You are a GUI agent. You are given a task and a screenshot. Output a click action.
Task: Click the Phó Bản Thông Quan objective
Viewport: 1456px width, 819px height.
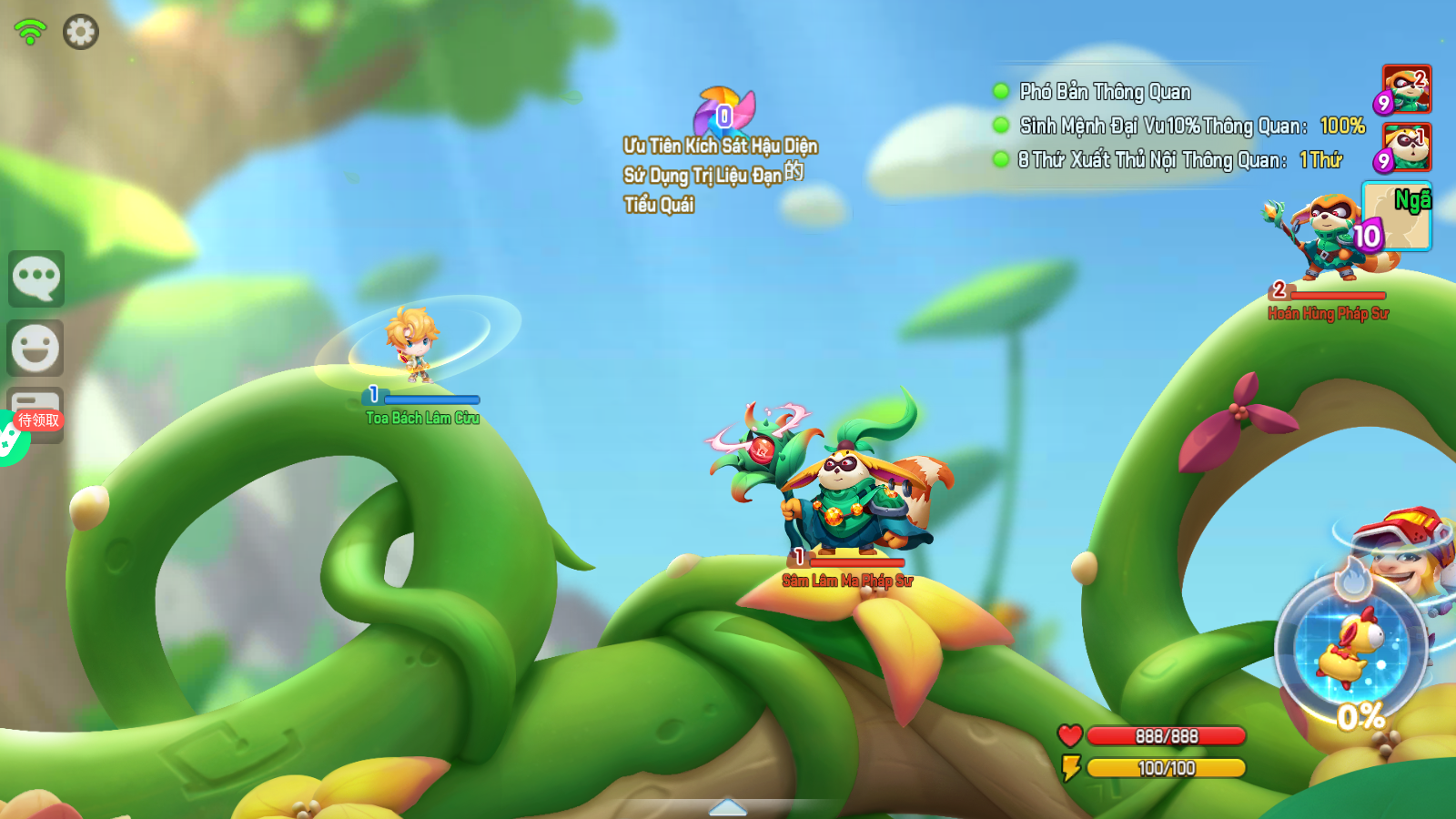tap(1105, 92)
